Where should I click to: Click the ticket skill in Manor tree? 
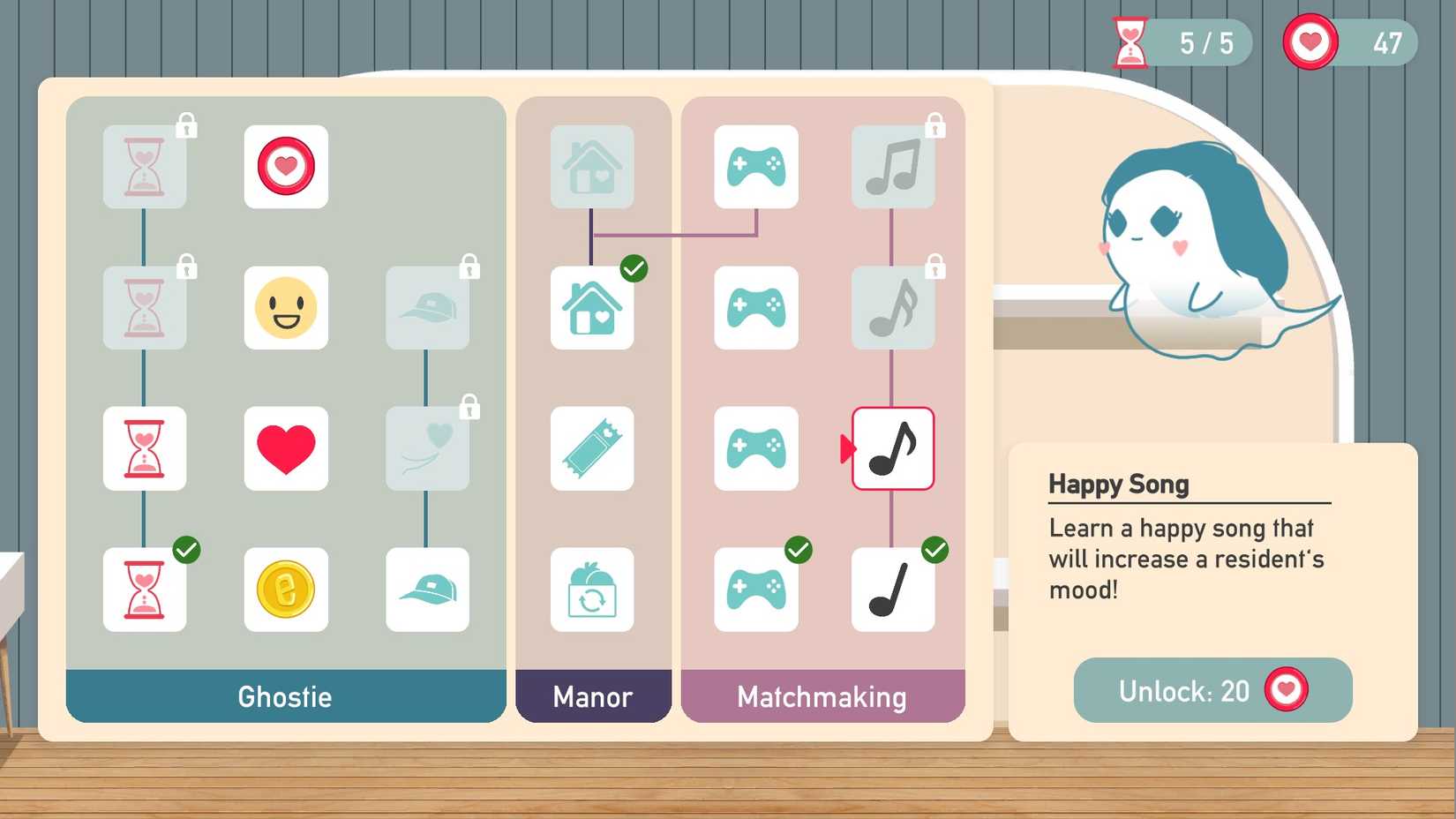pyautogui.click(x=592, y=448)
